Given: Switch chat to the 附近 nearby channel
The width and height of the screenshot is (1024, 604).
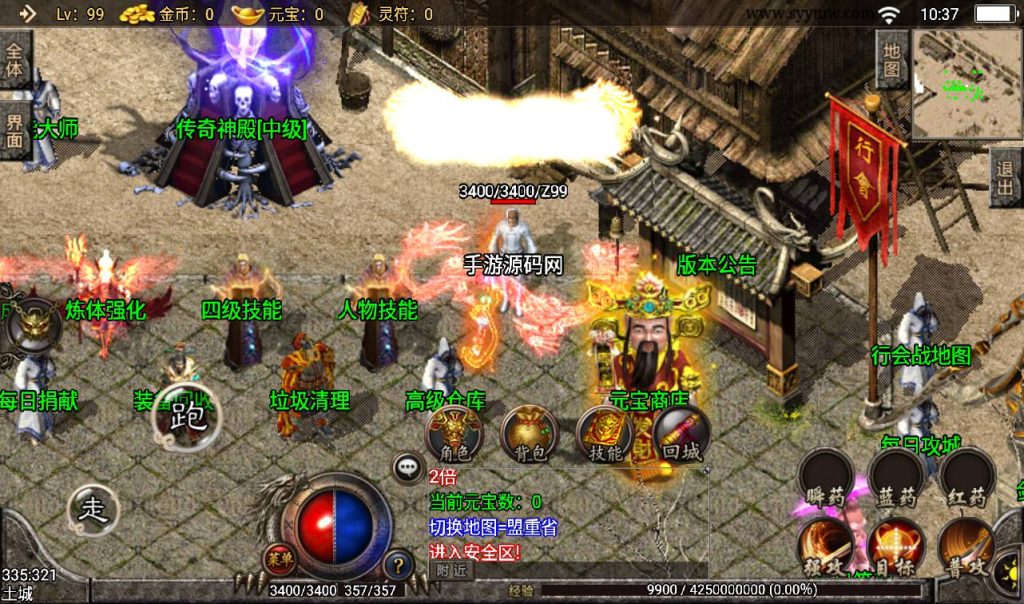Looking at the screenshot, I should (451, 570).
